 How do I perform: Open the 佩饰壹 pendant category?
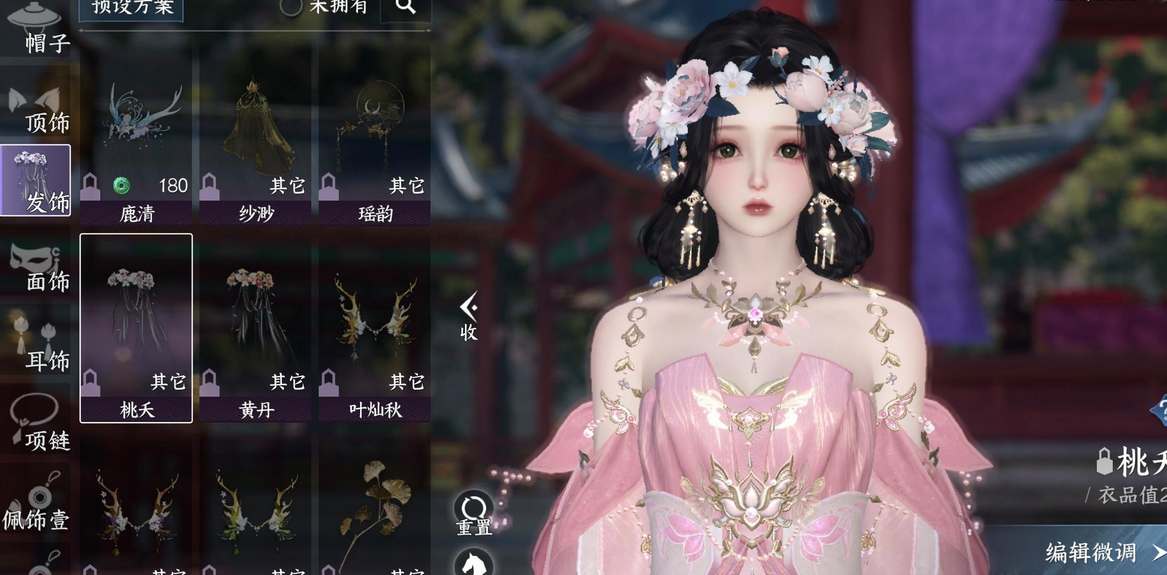(36, 507)
